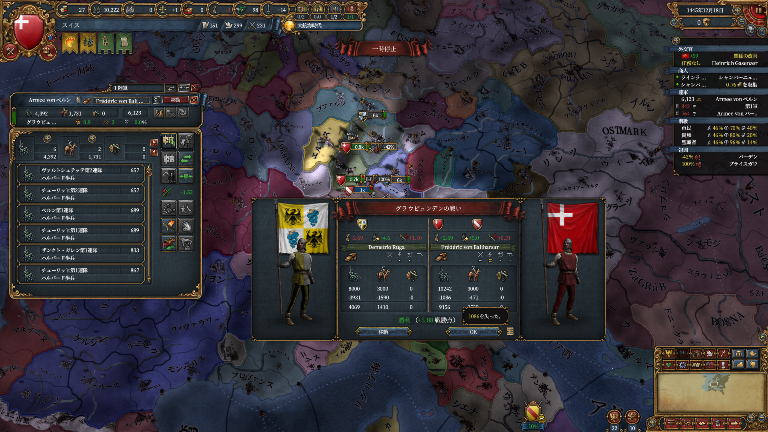This screenshot has height=432, width=768.
Task: Click the red paused banner at top
Action: (x=374, y=47)
